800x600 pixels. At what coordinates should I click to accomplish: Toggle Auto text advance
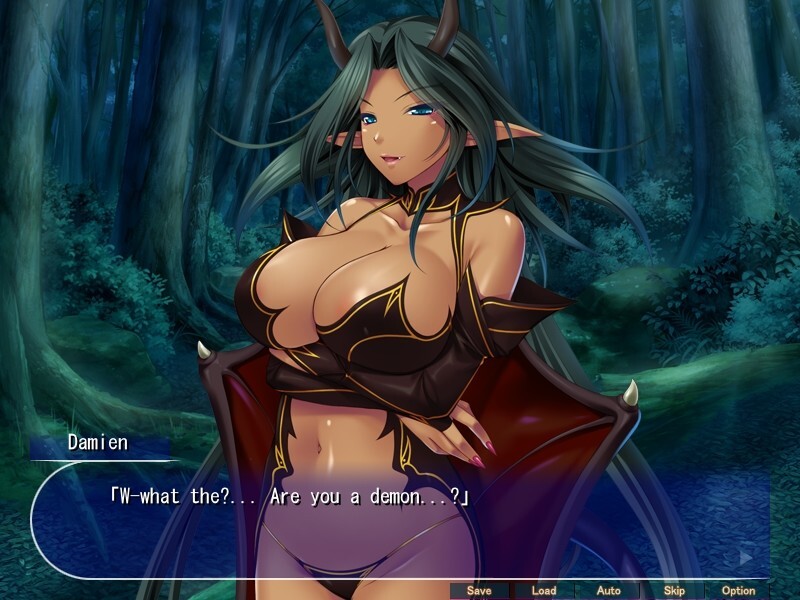pyautogui.click(x=608, y=590)
